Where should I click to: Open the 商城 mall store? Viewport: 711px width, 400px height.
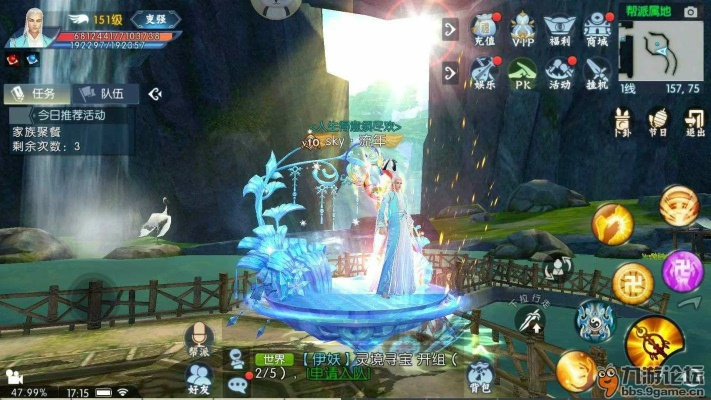[598, 28]
